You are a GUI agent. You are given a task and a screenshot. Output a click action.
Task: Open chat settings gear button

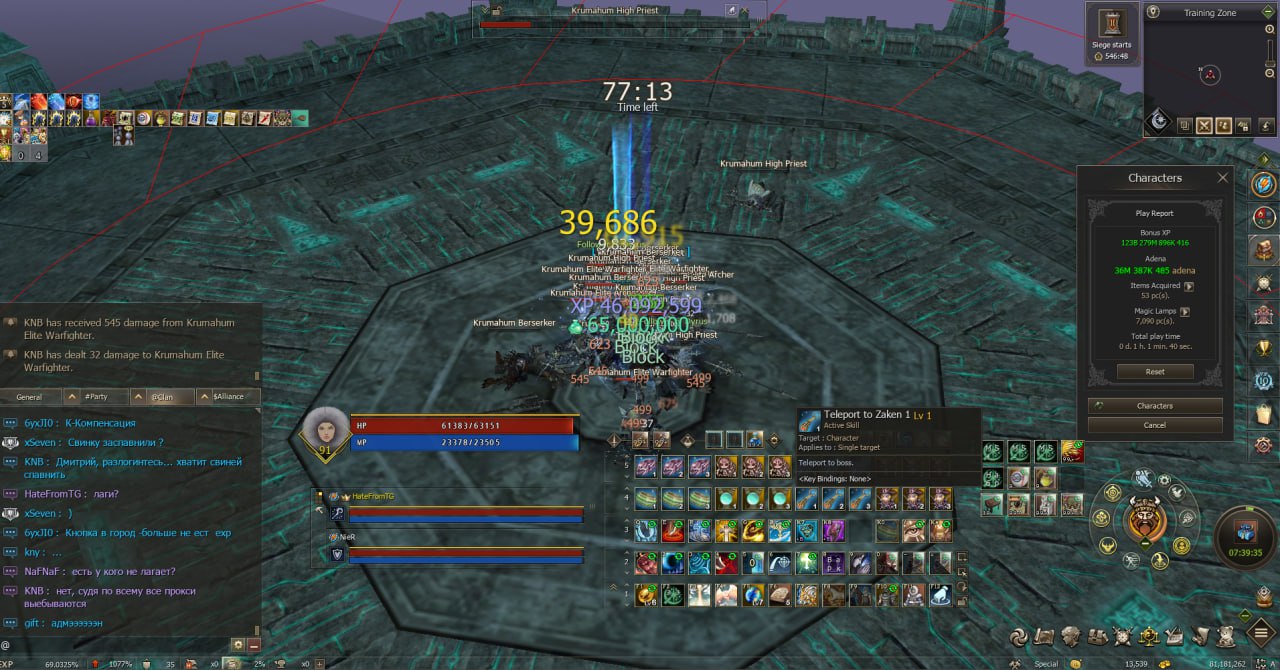click(238, 645)
